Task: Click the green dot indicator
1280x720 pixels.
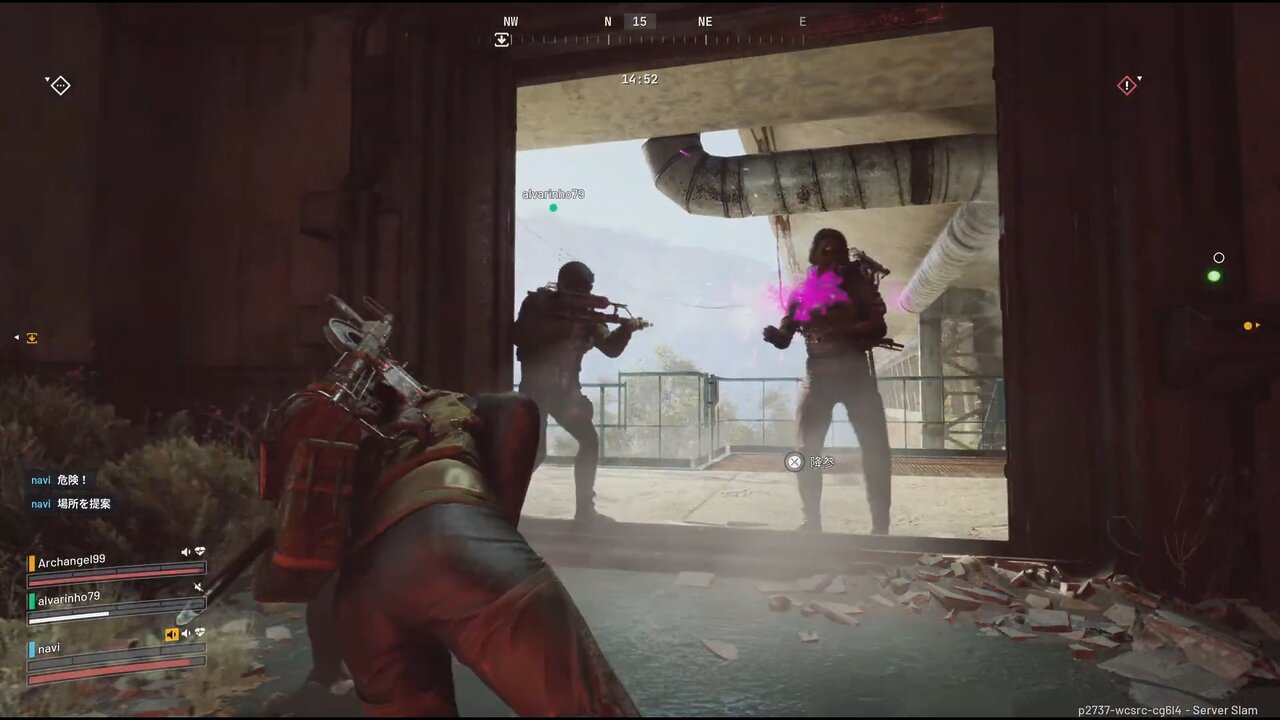Action: [1214, 276]
